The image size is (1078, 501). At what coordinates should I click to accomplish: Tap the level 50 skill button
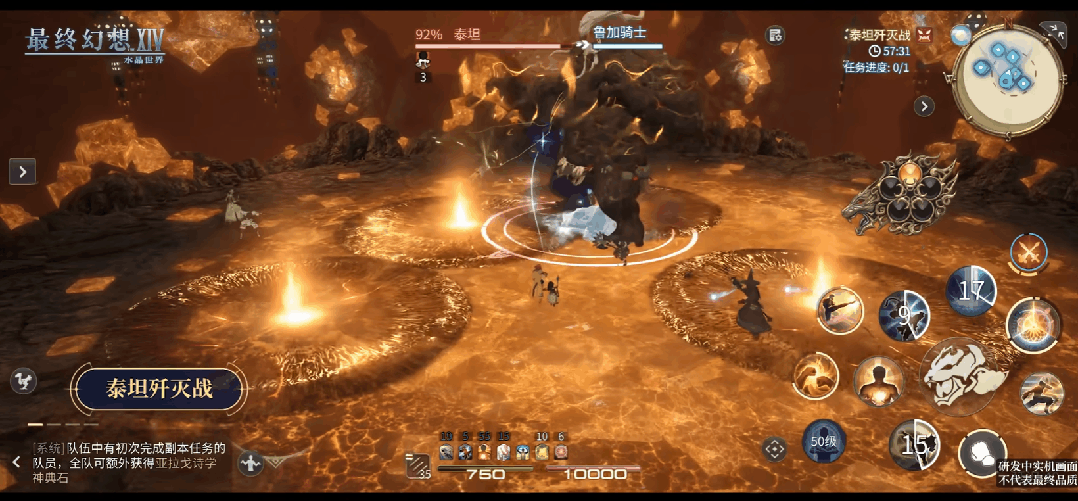pos(824,442)
